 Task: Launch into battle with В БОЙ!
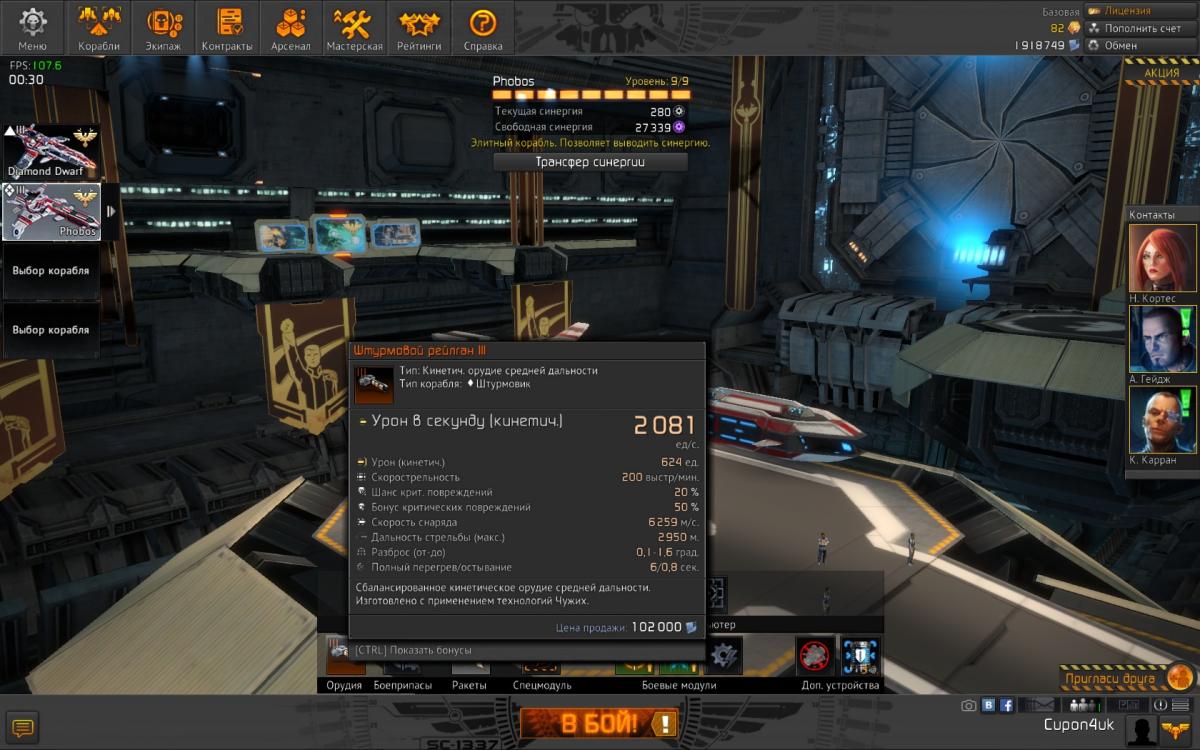(599, 723)
